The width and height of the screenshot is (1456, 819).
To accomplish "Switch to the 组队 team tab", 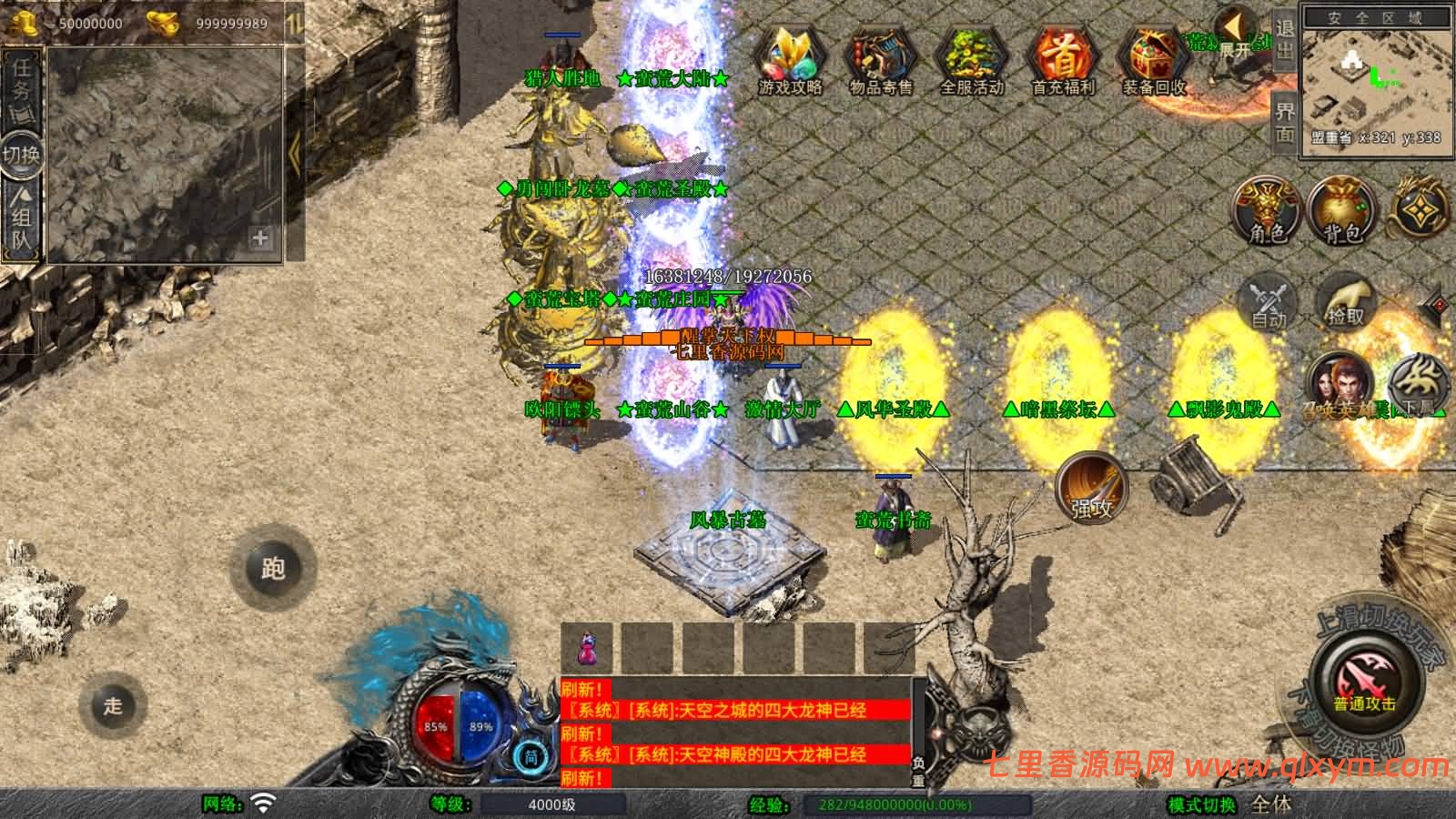I will tap(22, 218).
